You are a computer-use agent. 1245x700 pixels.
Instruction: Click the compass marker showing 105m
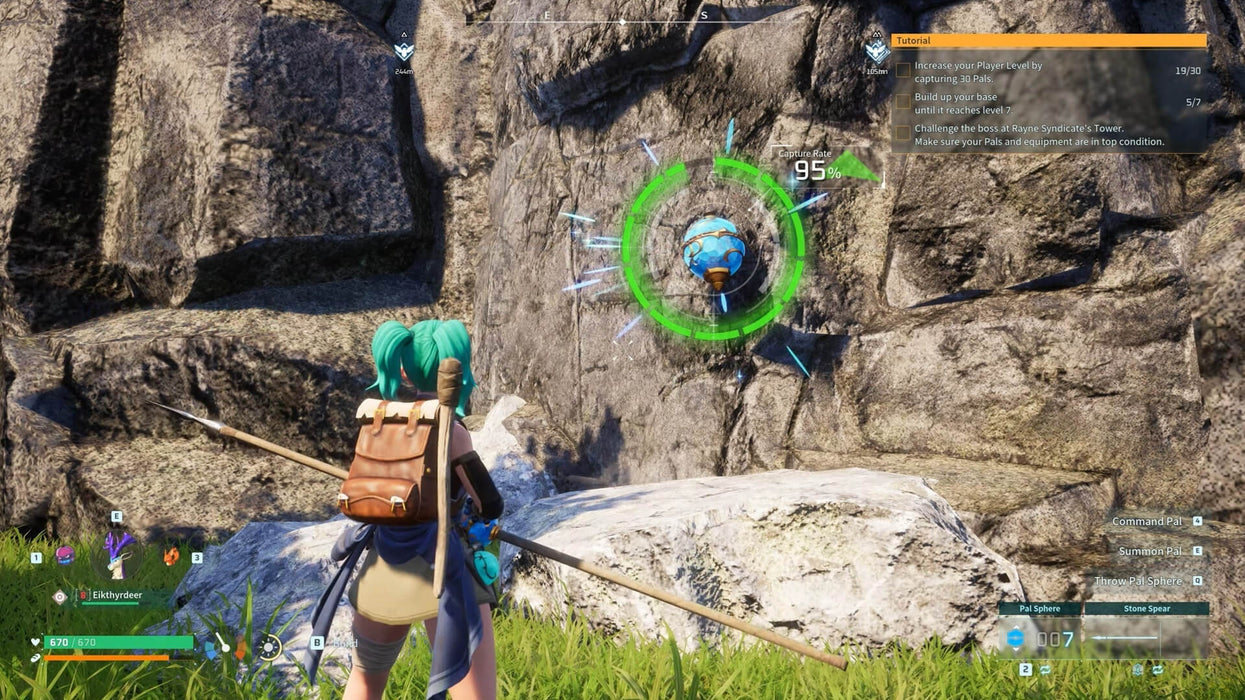[x=877, y=52]
